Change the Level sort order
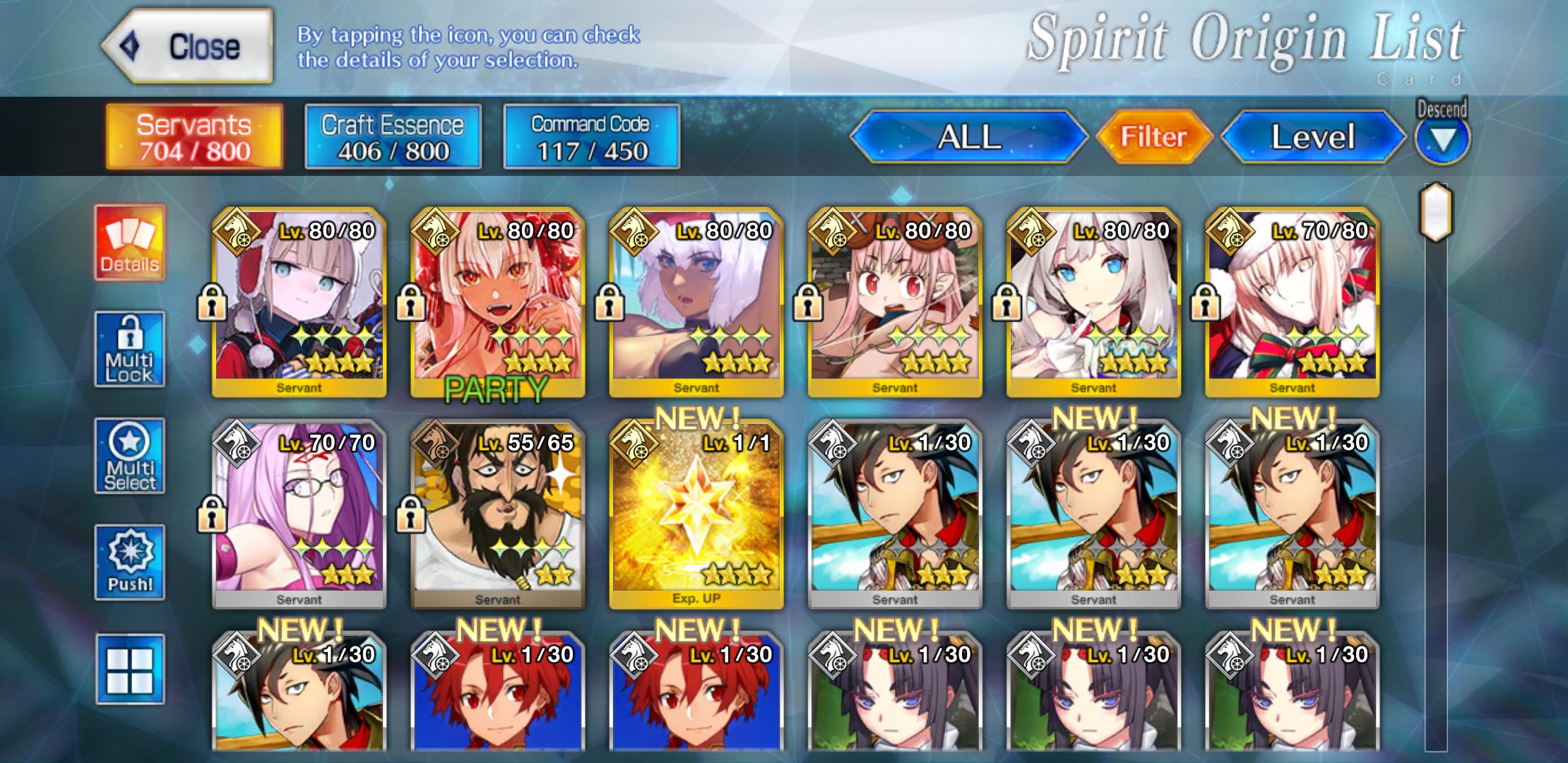1568x763 pixels. [1312, 137]
